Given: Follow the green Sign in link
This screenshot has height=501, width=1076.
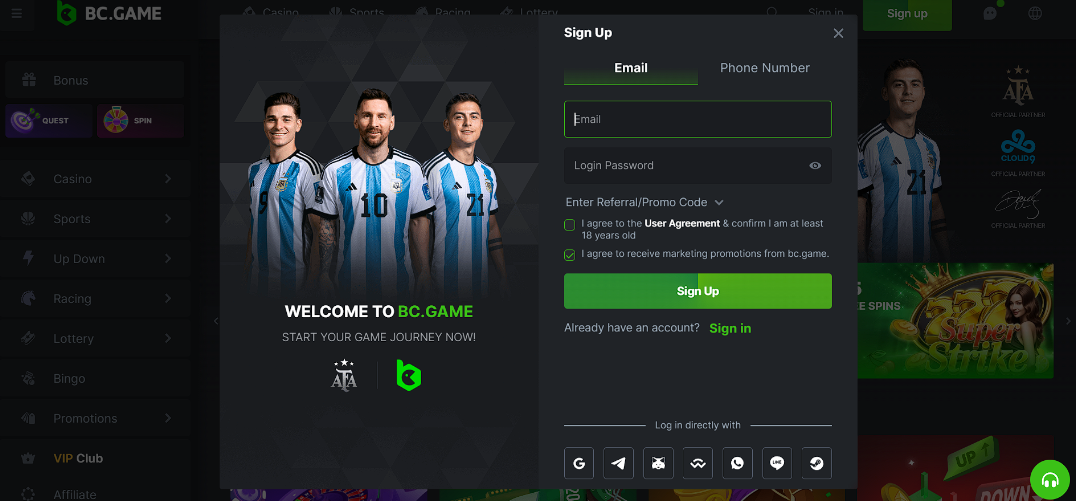Looking at the screenshot, I should (x=730, y=328).
